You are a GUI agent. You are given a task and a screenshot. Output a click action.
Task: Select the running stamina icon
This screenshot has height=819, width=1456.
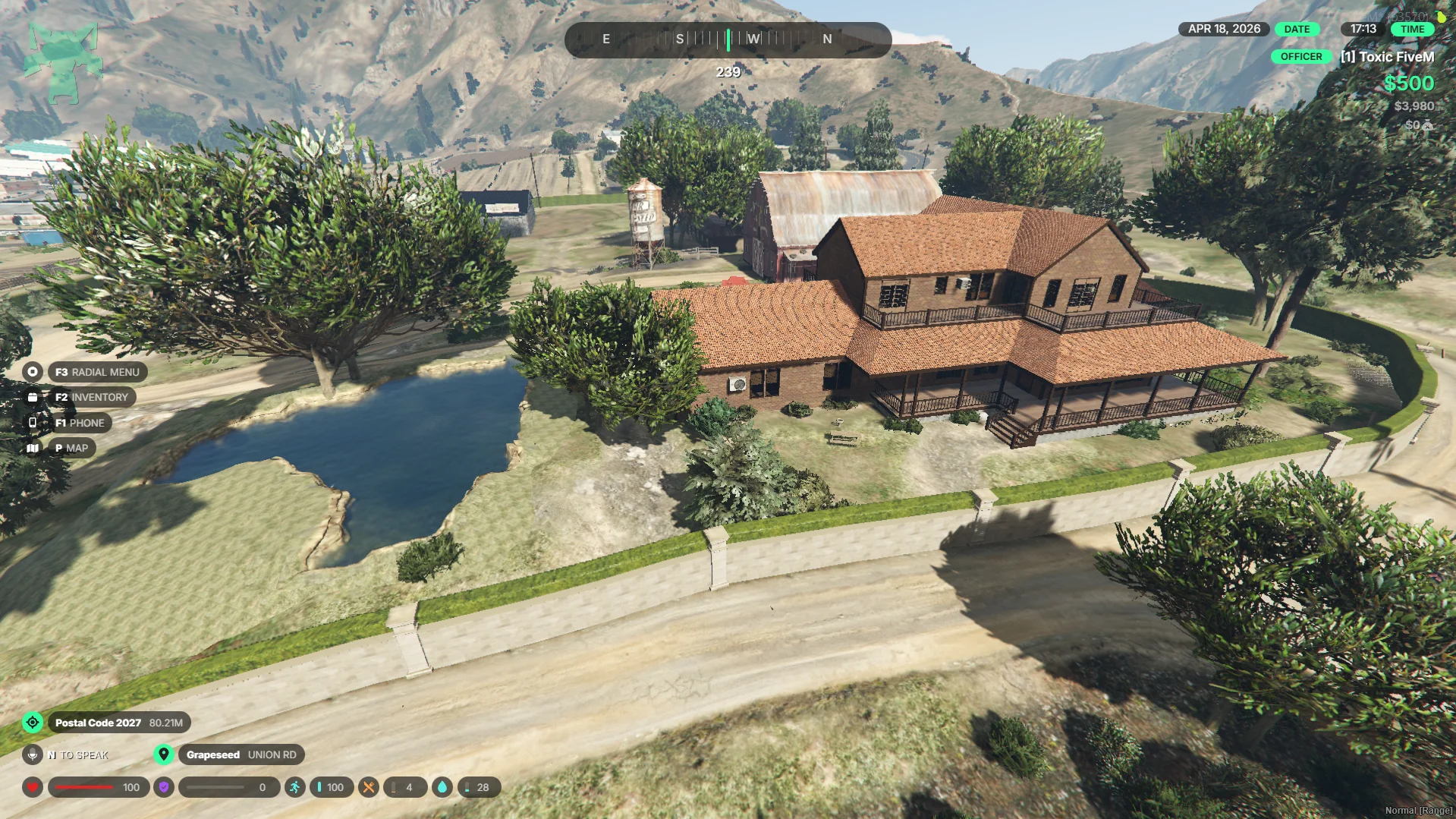(x=294, y=787)
